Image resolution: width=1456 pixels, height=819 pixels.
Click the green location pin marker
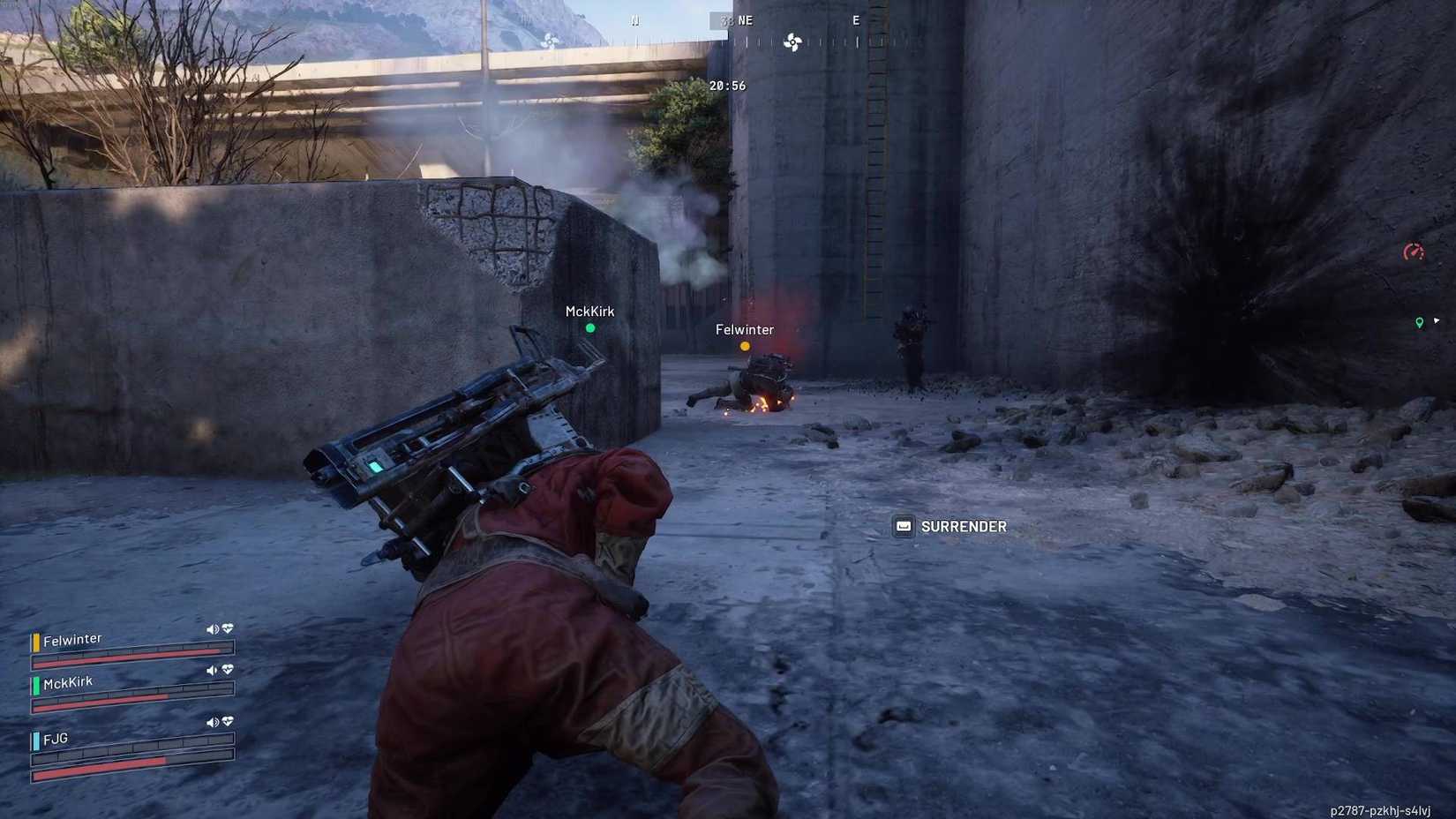[1421, 323]
